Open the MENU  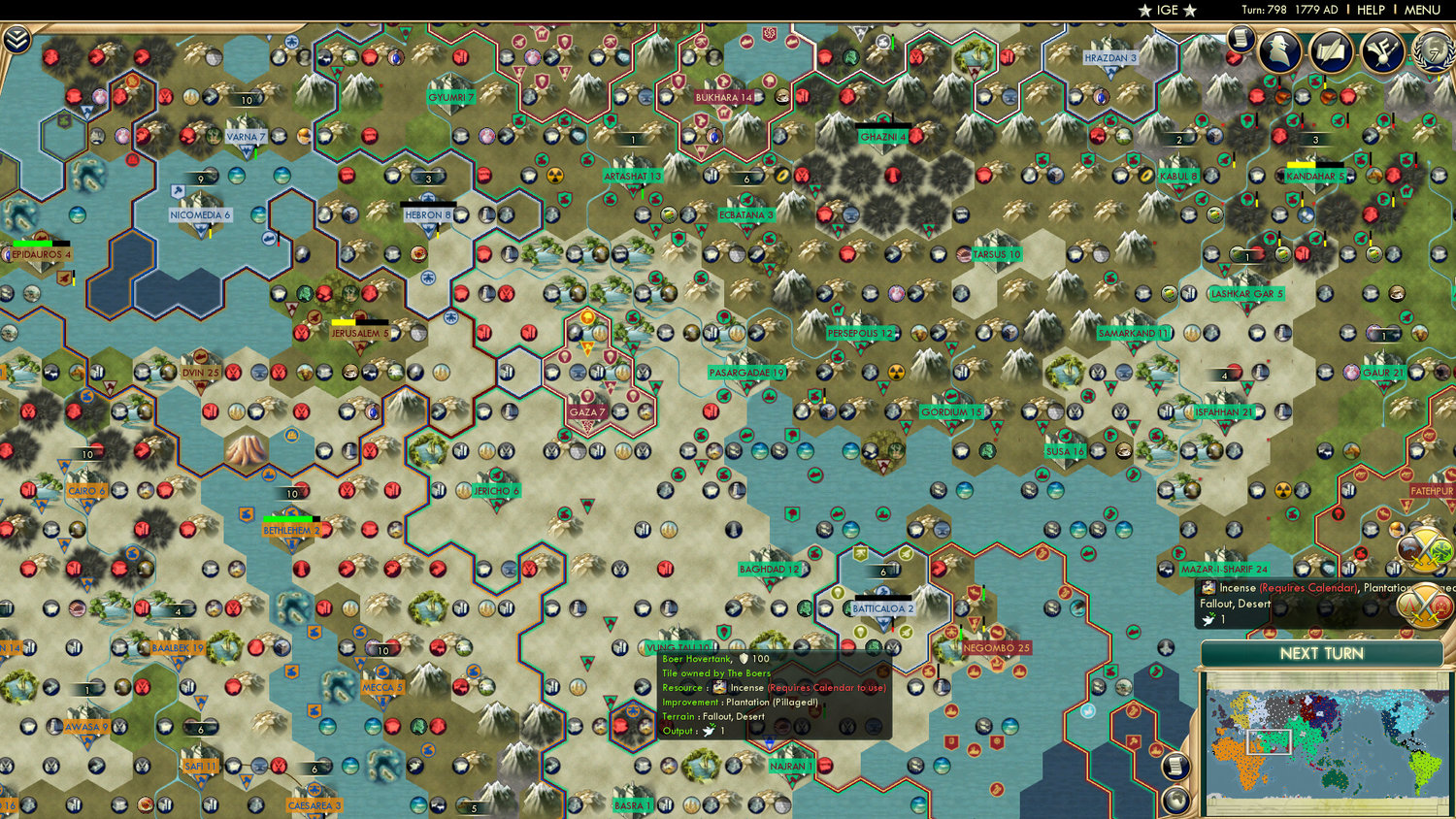point(1421,10)
